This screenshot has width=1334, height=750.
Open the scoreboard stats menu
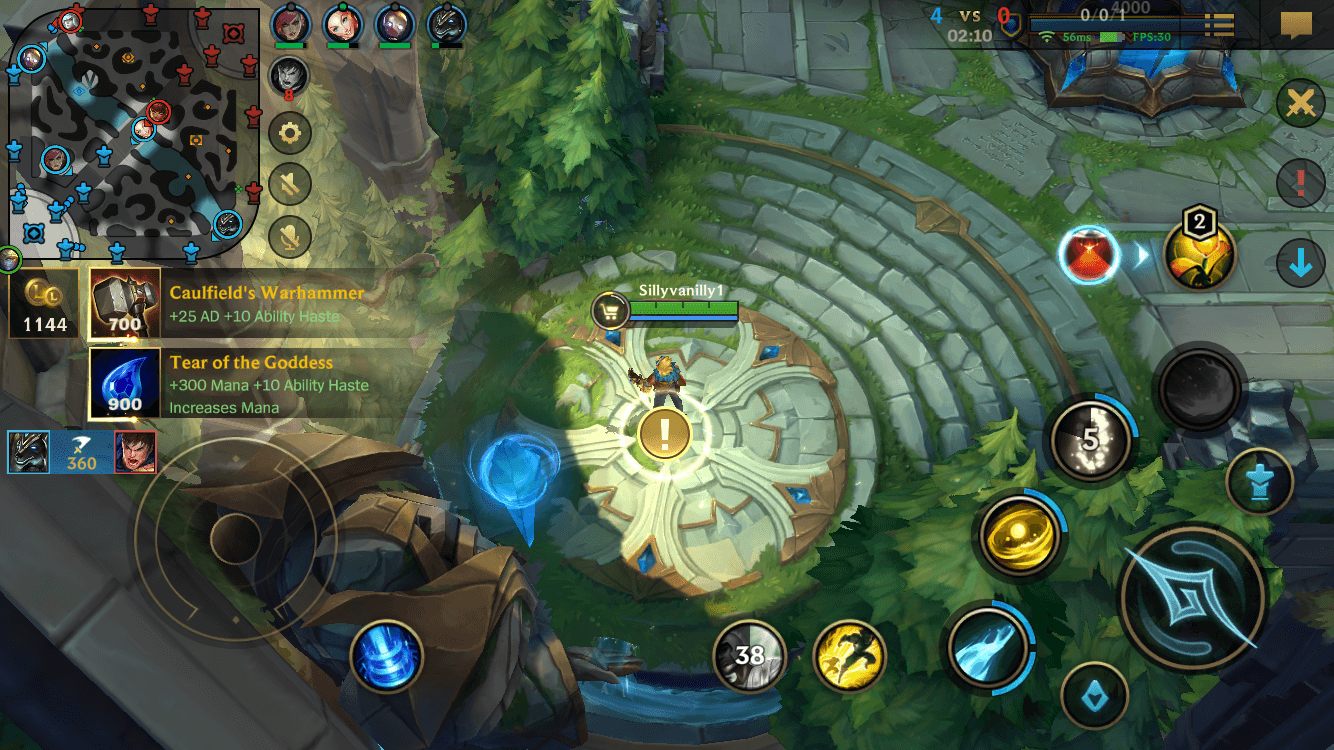click(x=1218, y=24)
